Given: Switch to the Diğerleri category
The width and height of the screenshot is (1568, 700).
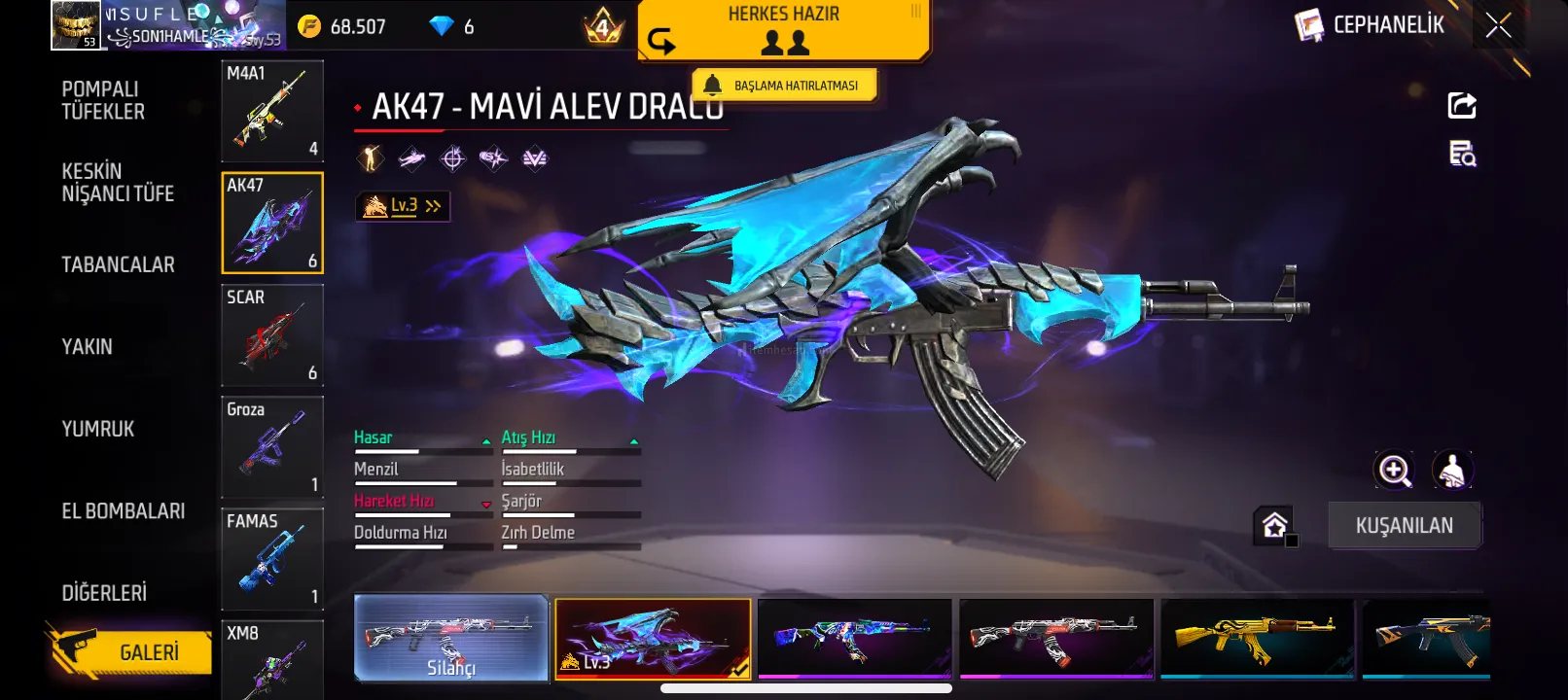Looking at the screenshot, I should tap(104, 592).
